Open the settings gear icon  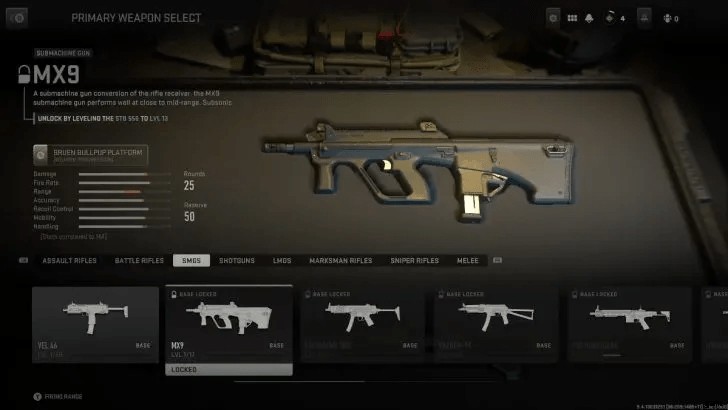click(554, 18)
